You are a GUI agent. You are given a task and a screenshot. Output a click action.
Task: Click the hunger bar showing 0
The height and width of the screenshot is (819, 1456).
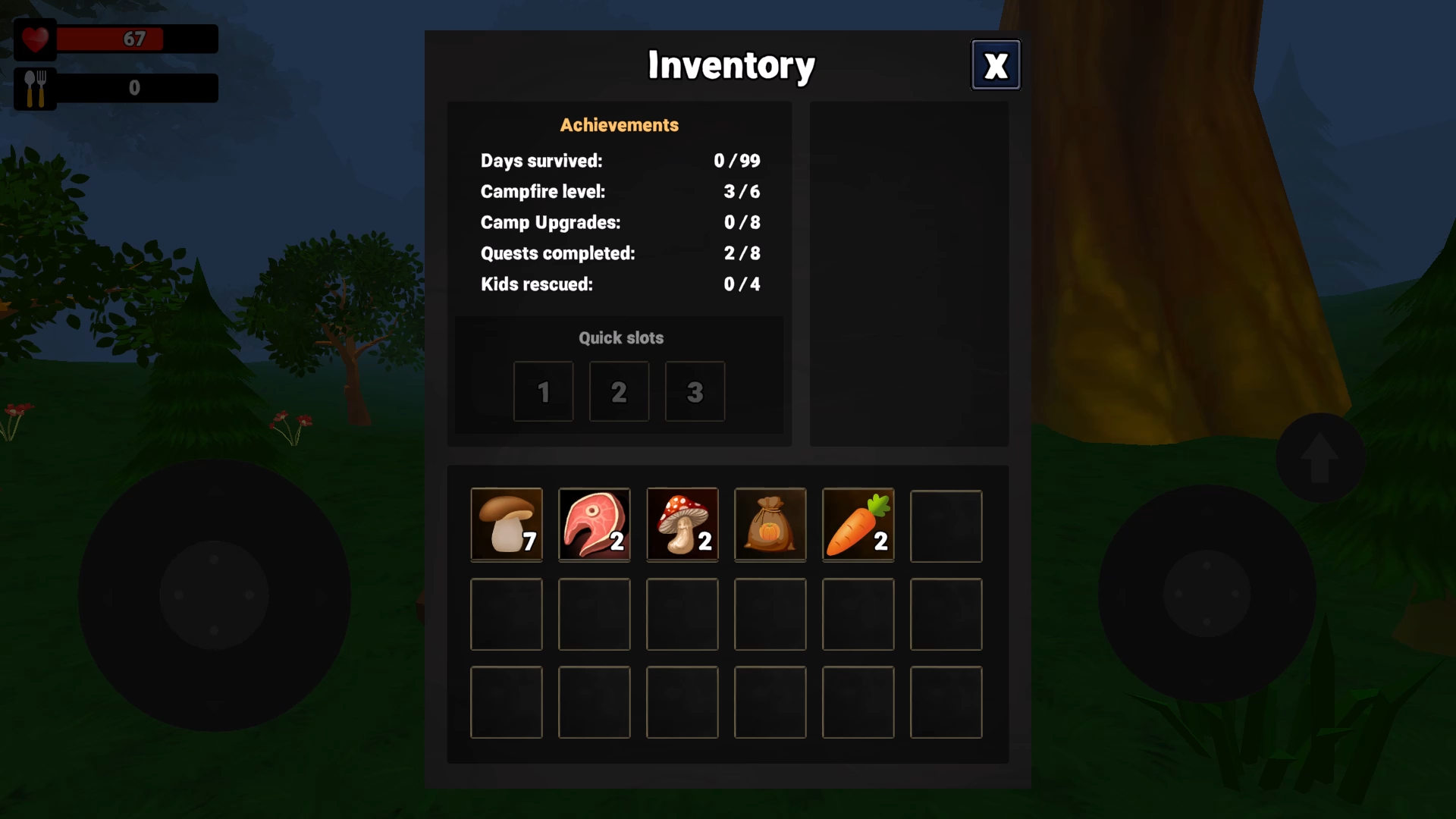click(x=136, y=87)
